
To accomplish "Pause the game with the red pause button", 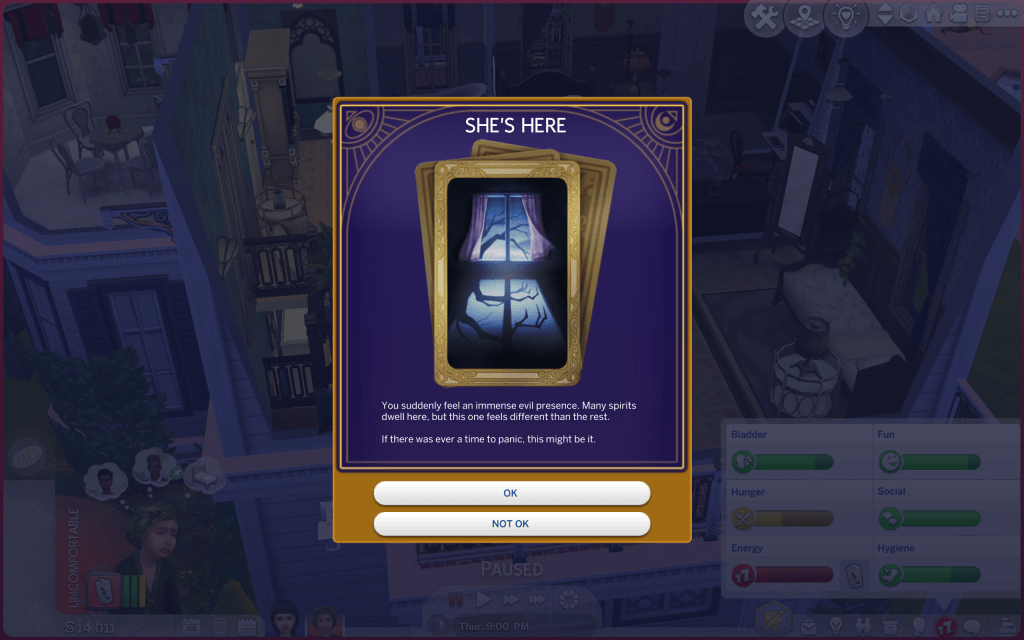I will click(456, 601).
